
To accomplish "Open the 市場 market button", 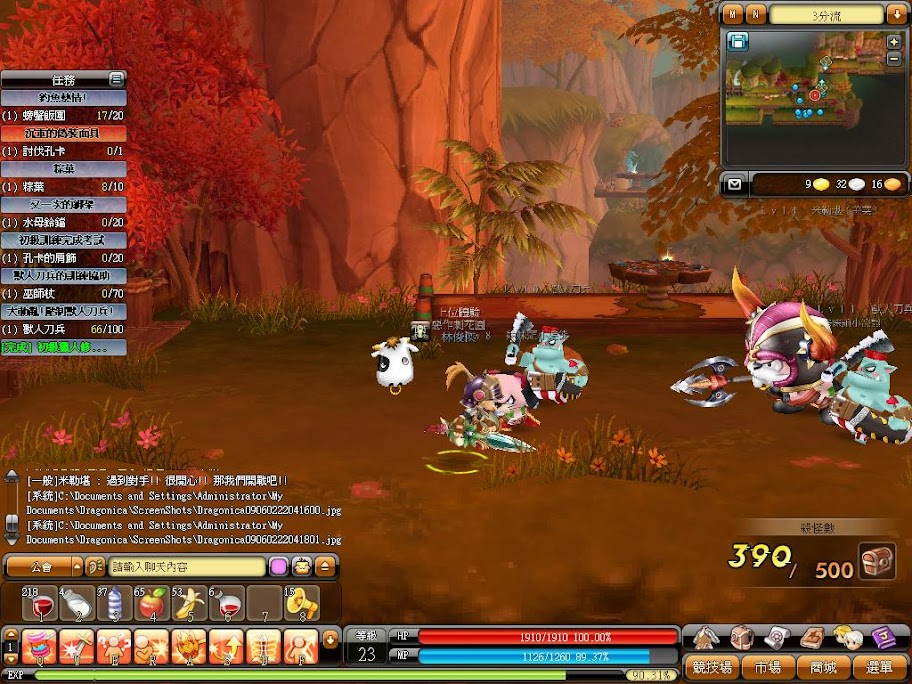I will 768,667.
